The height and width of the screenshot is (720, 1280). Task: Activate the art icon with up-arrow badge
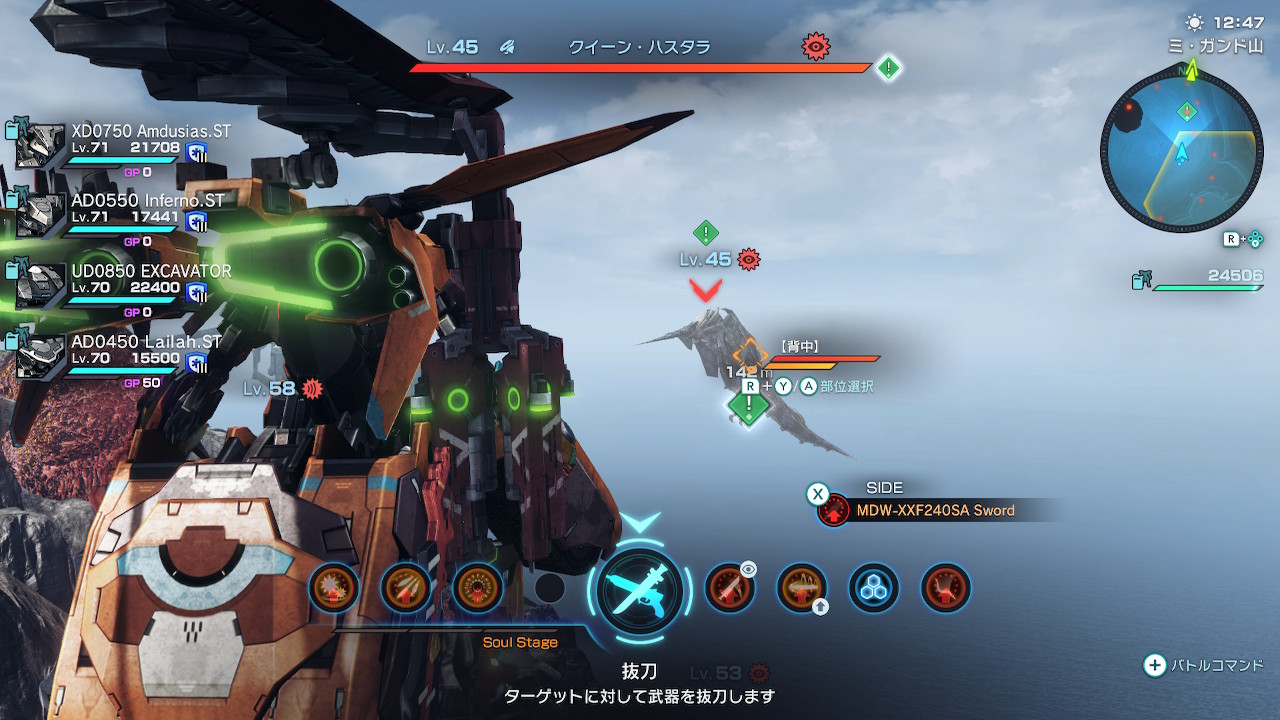tap(802, 587)
